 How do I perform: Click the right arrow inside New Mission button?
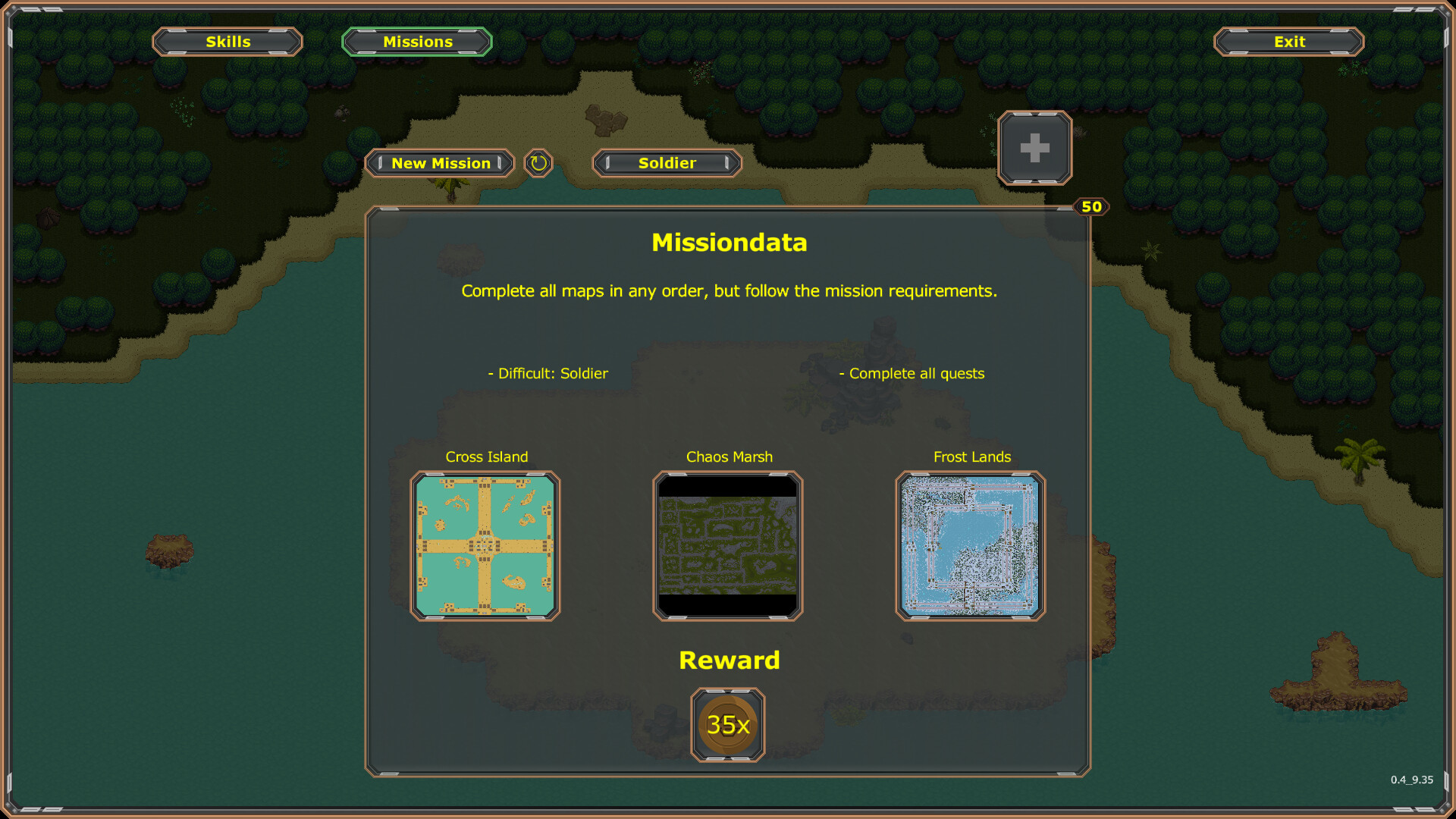pos(501,163)
